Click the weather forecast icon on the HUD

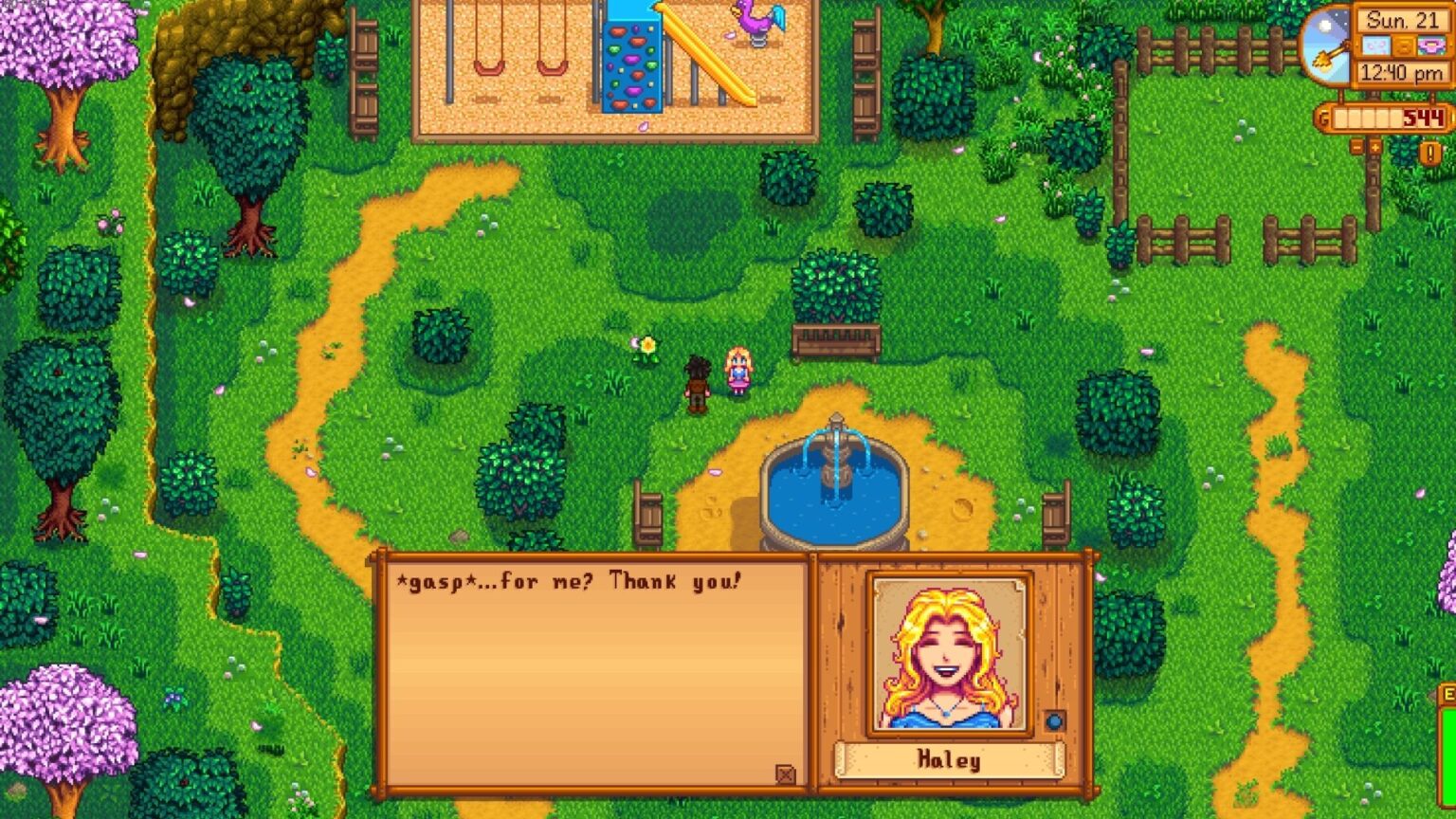coord(1376,45)
